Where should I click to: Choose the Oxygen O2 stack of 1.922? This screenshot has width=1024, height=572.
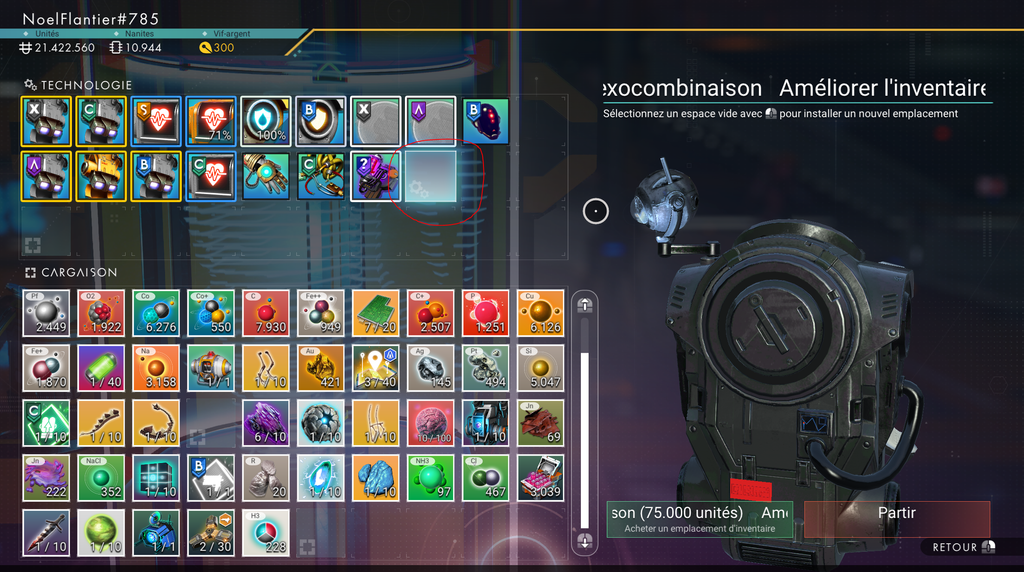[101, 313]
